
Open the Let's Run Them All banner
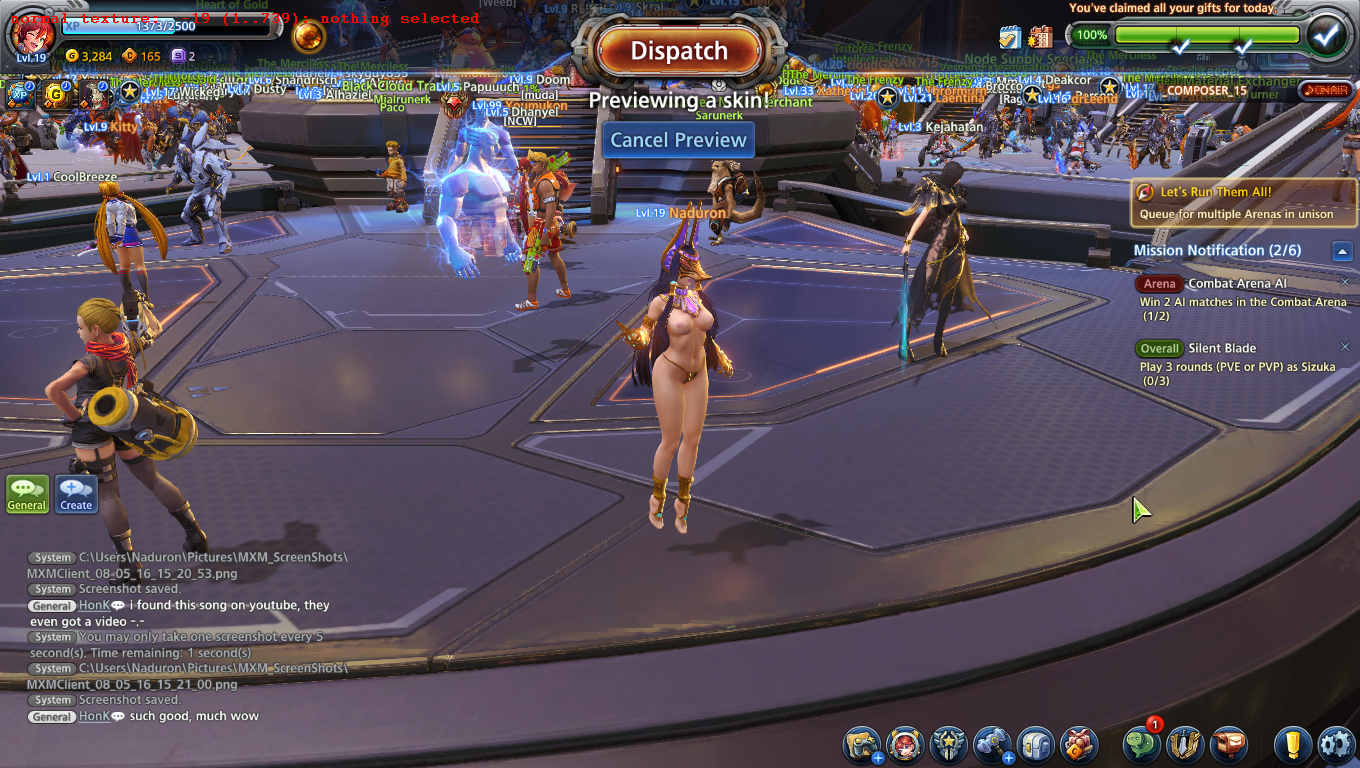click(x=1244, y=202)
